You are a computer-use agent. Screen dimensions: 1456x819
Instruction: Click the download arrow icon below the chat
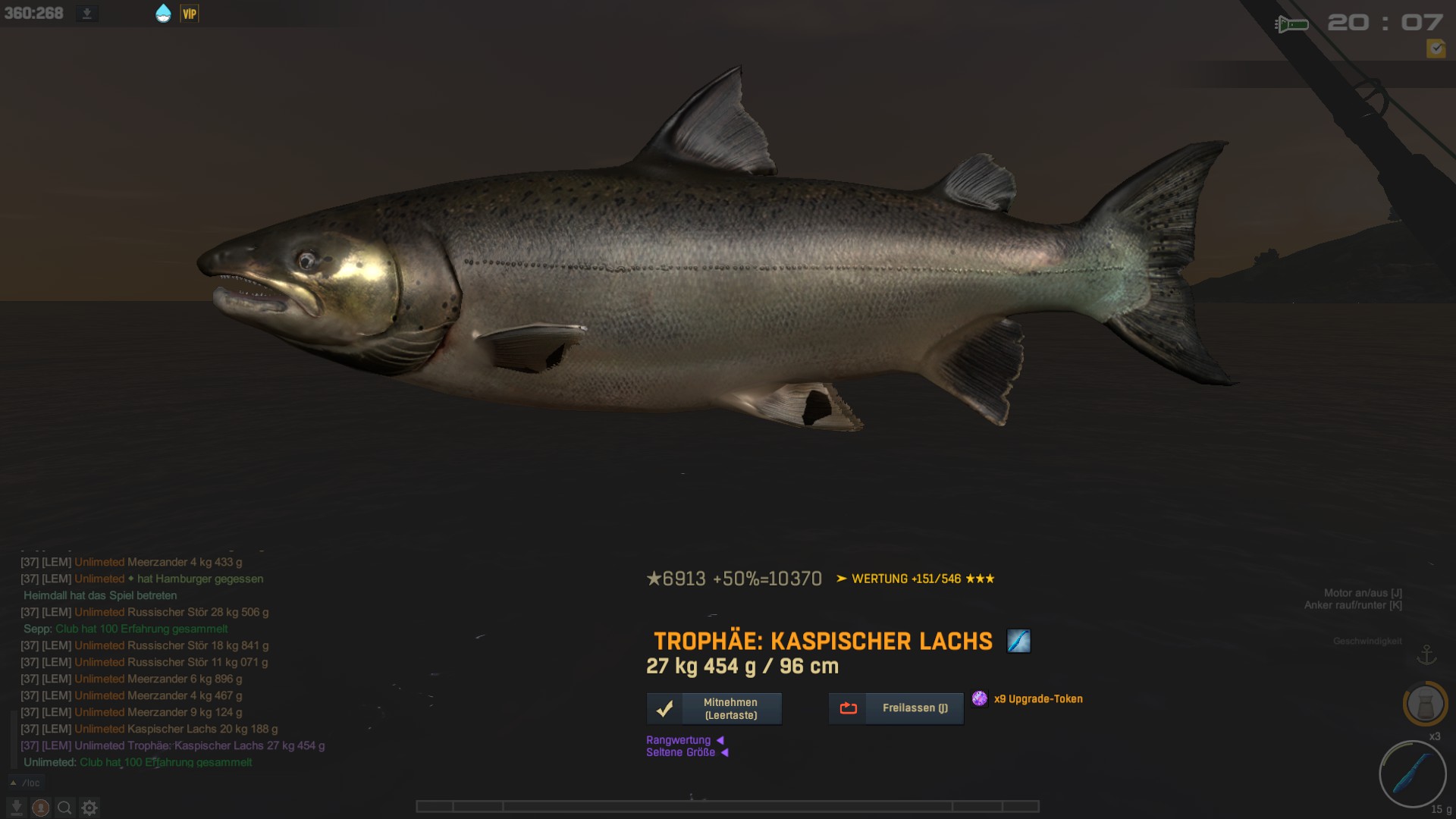pyautogui.click(x=16, y=808)
